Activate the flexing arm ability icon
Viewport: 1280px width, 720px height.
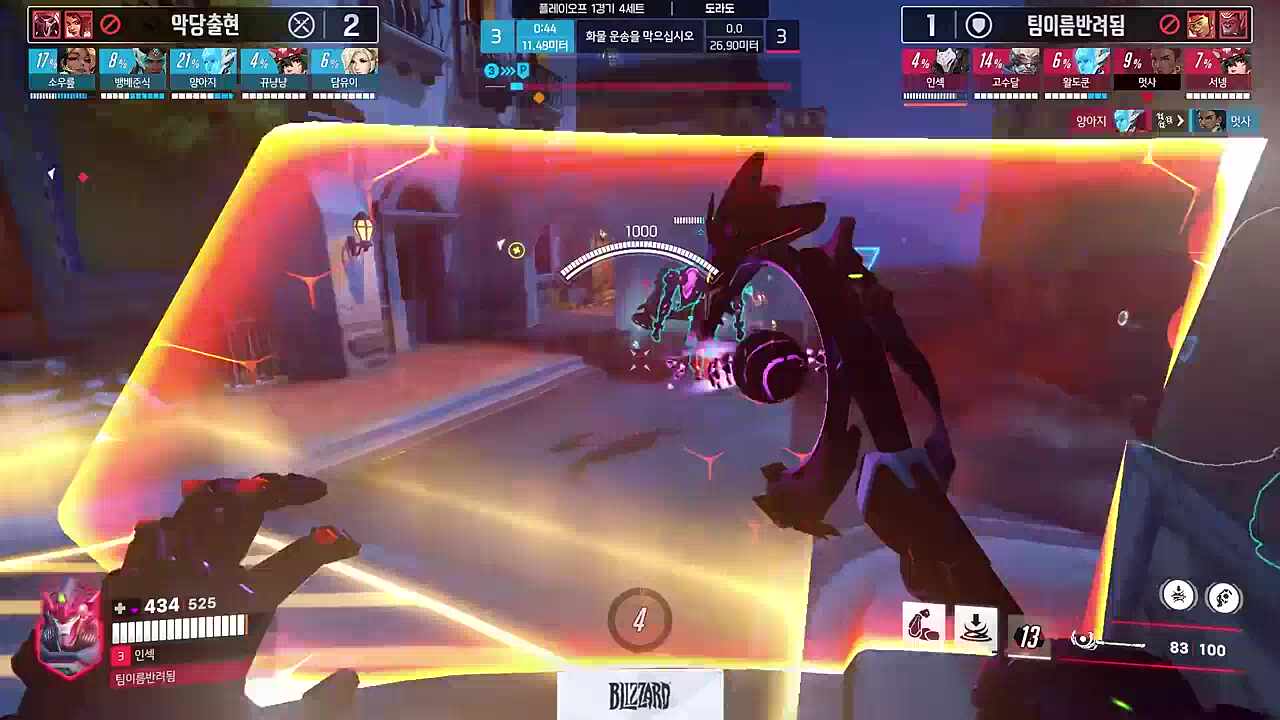point(923,627)
